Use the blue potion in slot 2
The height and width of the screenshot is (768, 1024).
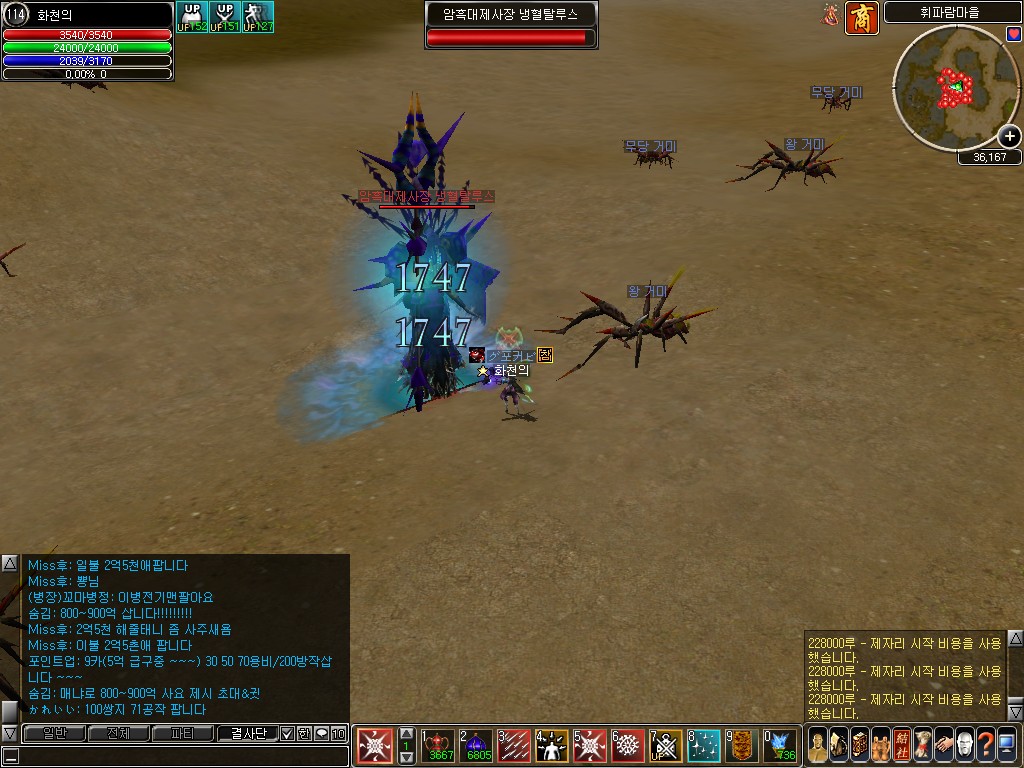477,746
